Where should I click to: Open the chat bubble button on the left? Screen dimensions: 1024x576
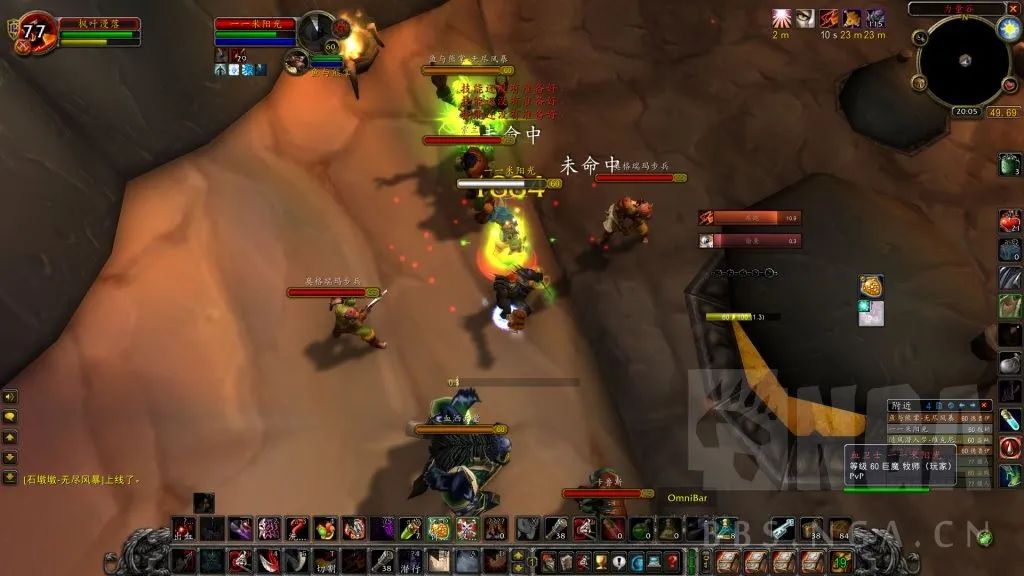click(10, 417)
